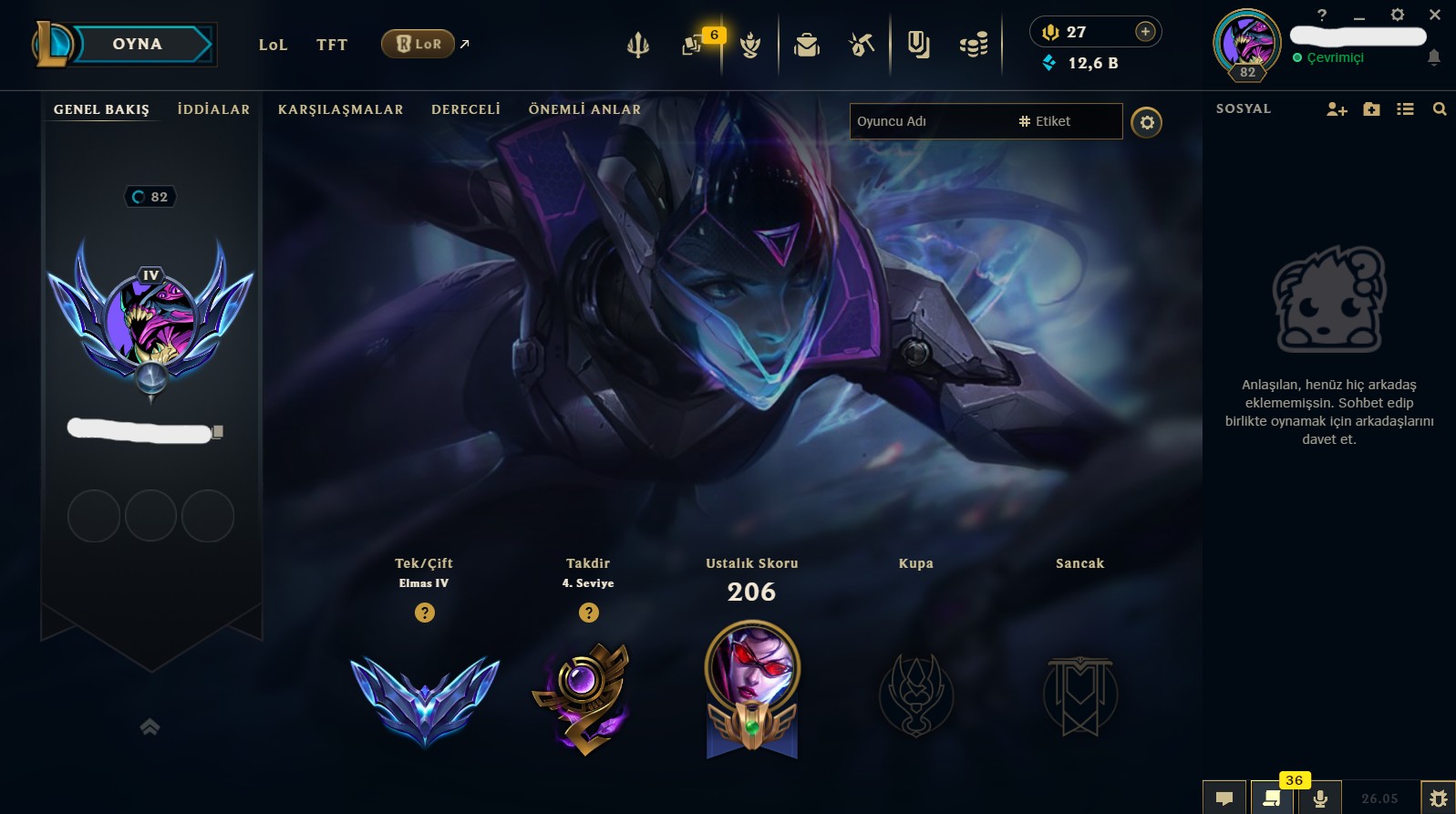1456x814 pixels.
Task: Open Hextech Crafting via the hammer icon
Action: click(860, 44)
